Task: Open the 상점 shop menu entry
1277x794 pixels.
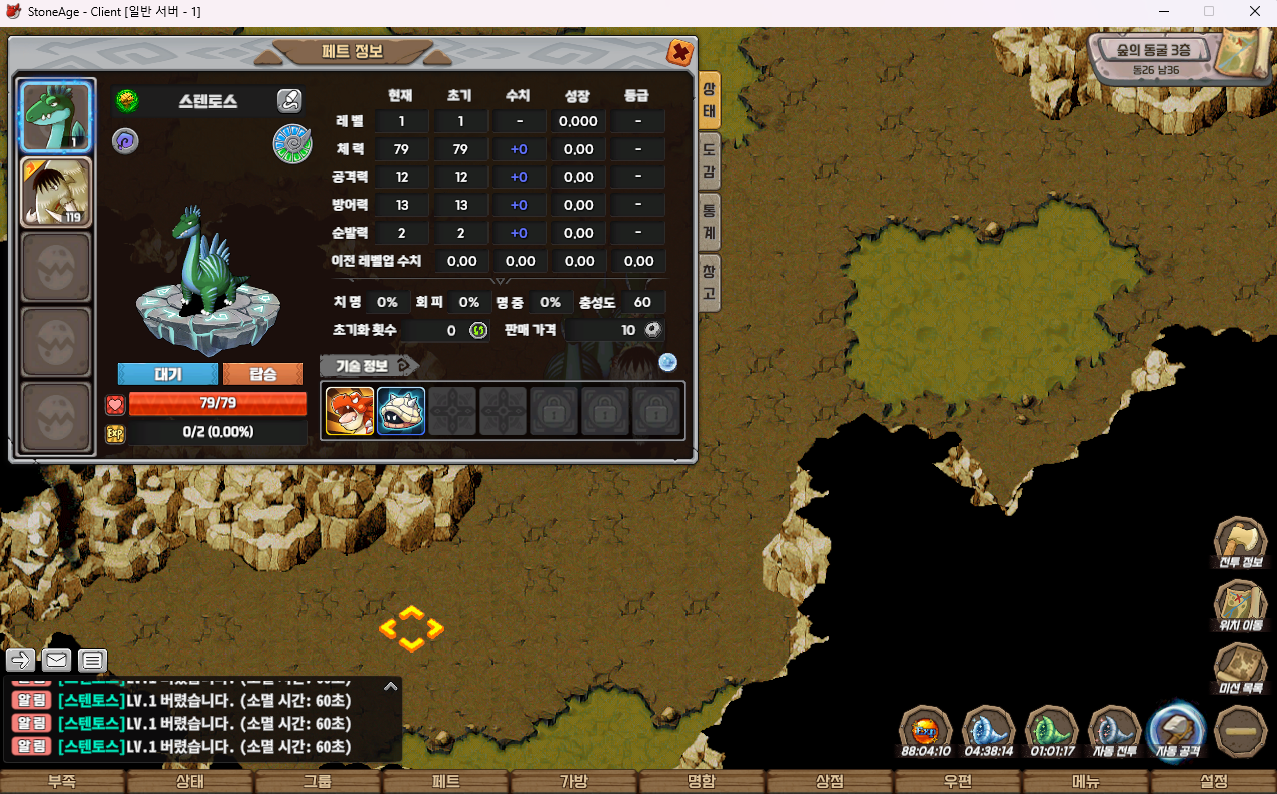Action: [x=830, y=781]
